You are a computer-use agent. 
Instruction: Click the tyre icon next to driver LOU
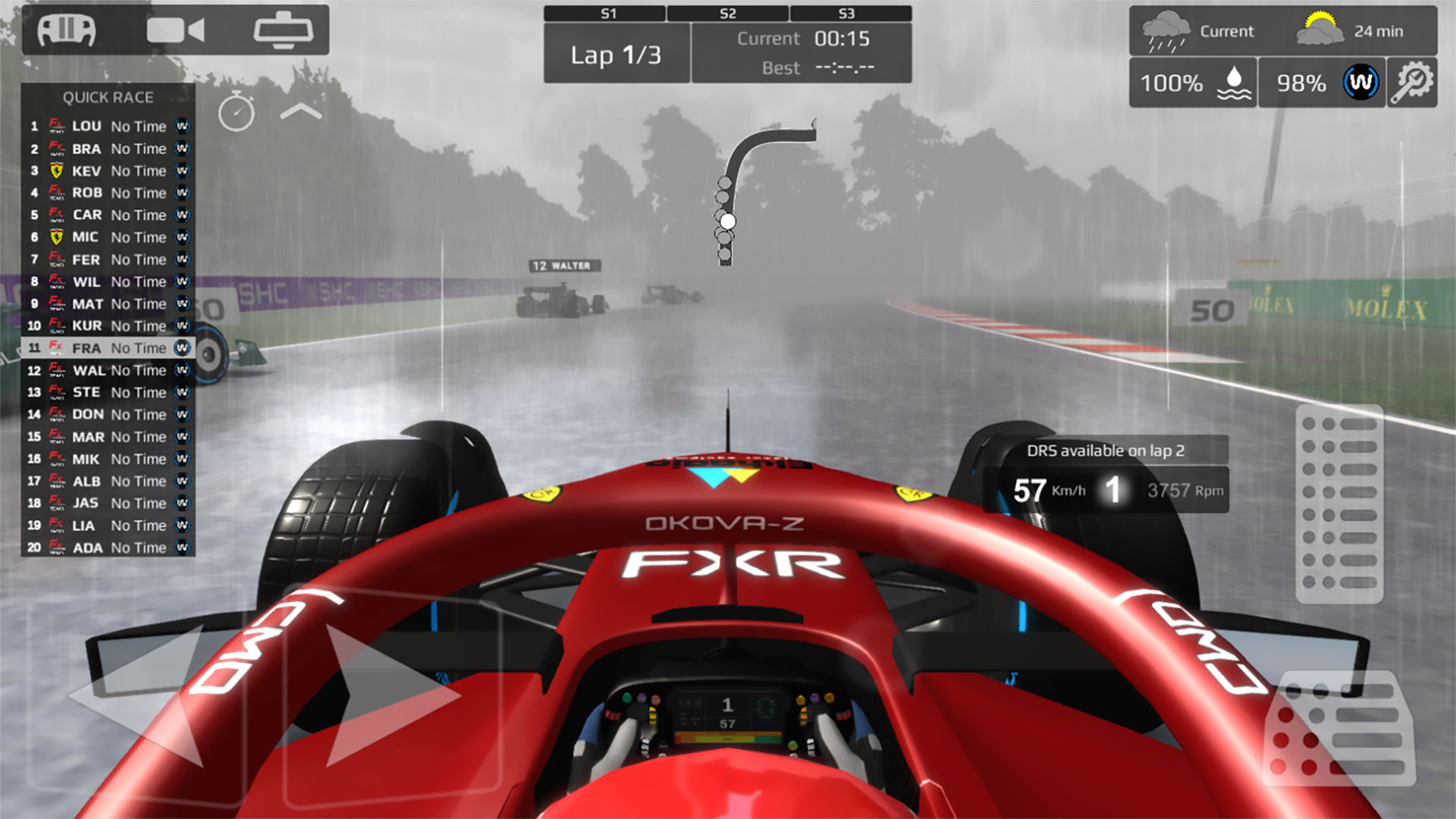pos(181,127)
